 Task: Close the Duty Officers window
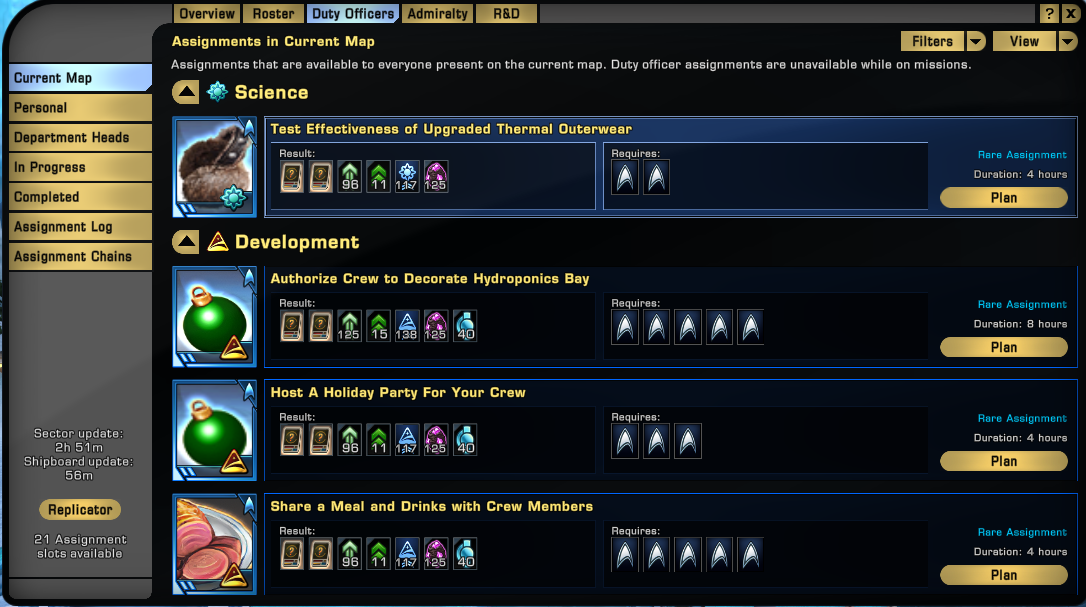point(1071,14)
